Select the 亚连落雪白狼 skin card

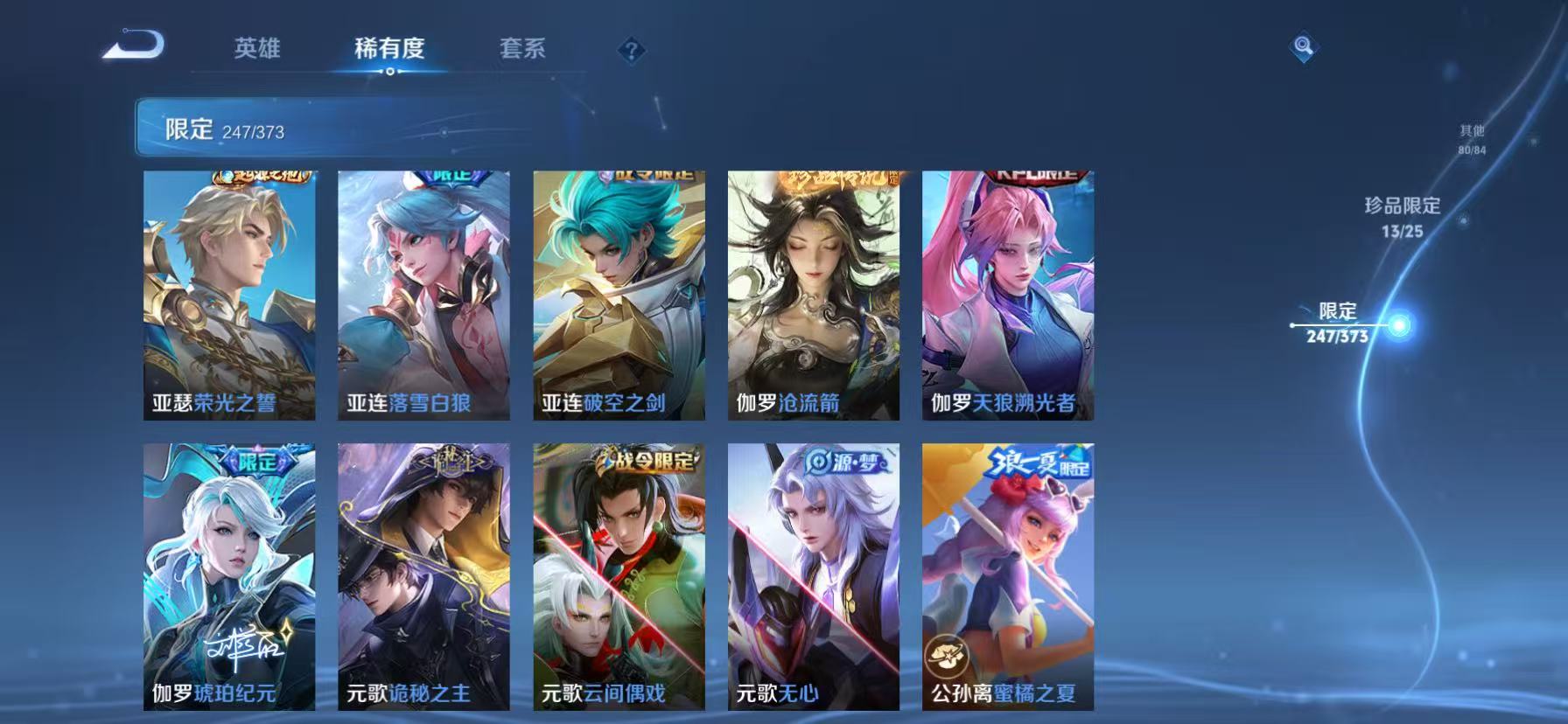(423, 294)
